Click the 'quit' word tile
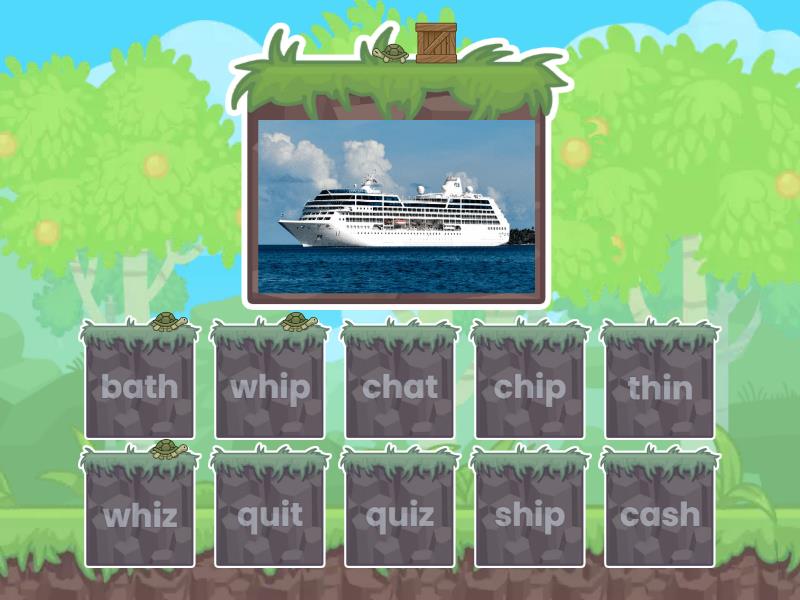The height and width of the screenshot is (600, 800). 270,514
